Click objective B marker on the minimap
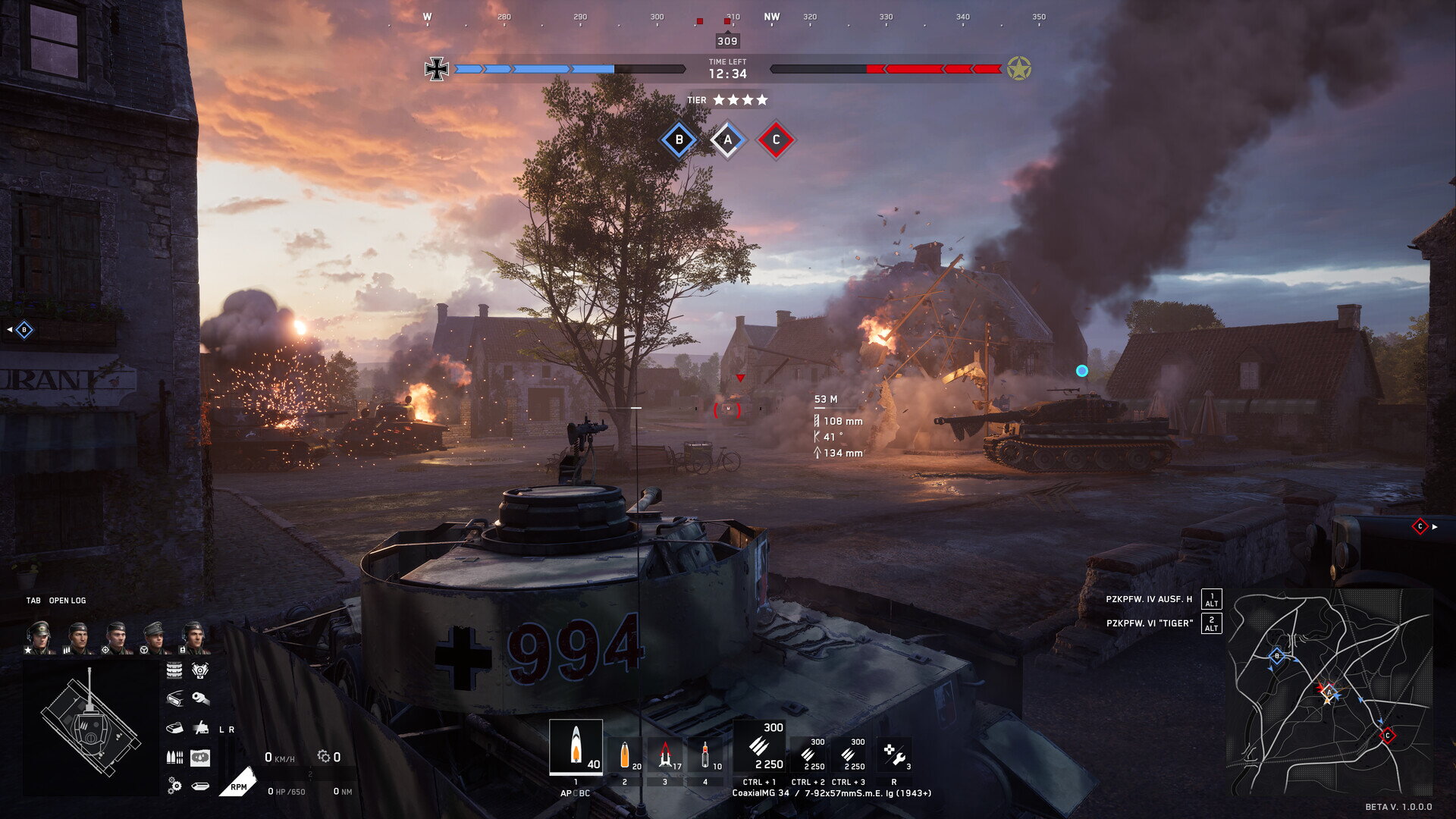The height and width of the screenshot is (819, 1456). coord(1277,656)
